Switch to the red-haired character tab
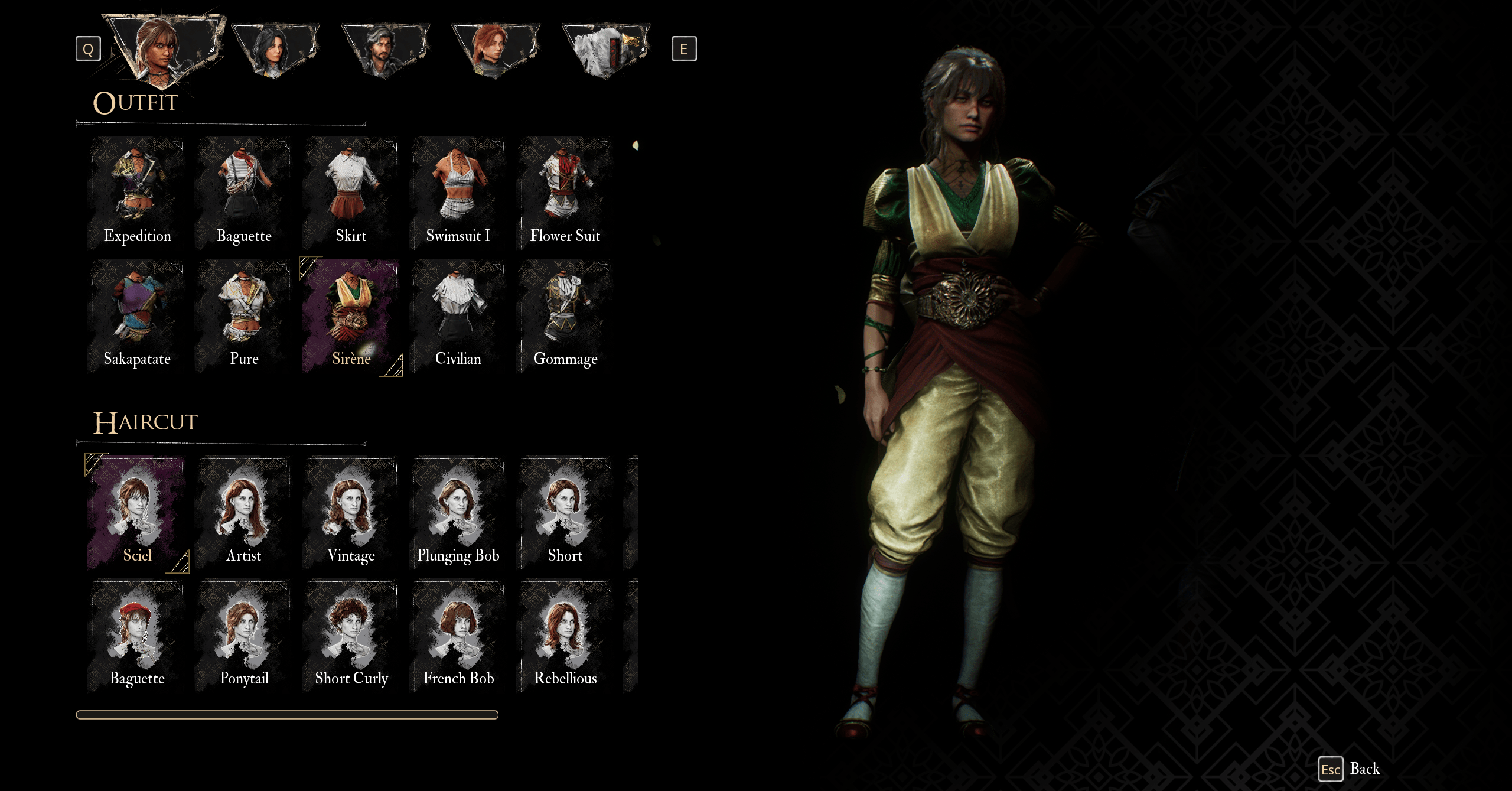The height and width of the screenshot is (791, 1512). (x=495, y=50)
